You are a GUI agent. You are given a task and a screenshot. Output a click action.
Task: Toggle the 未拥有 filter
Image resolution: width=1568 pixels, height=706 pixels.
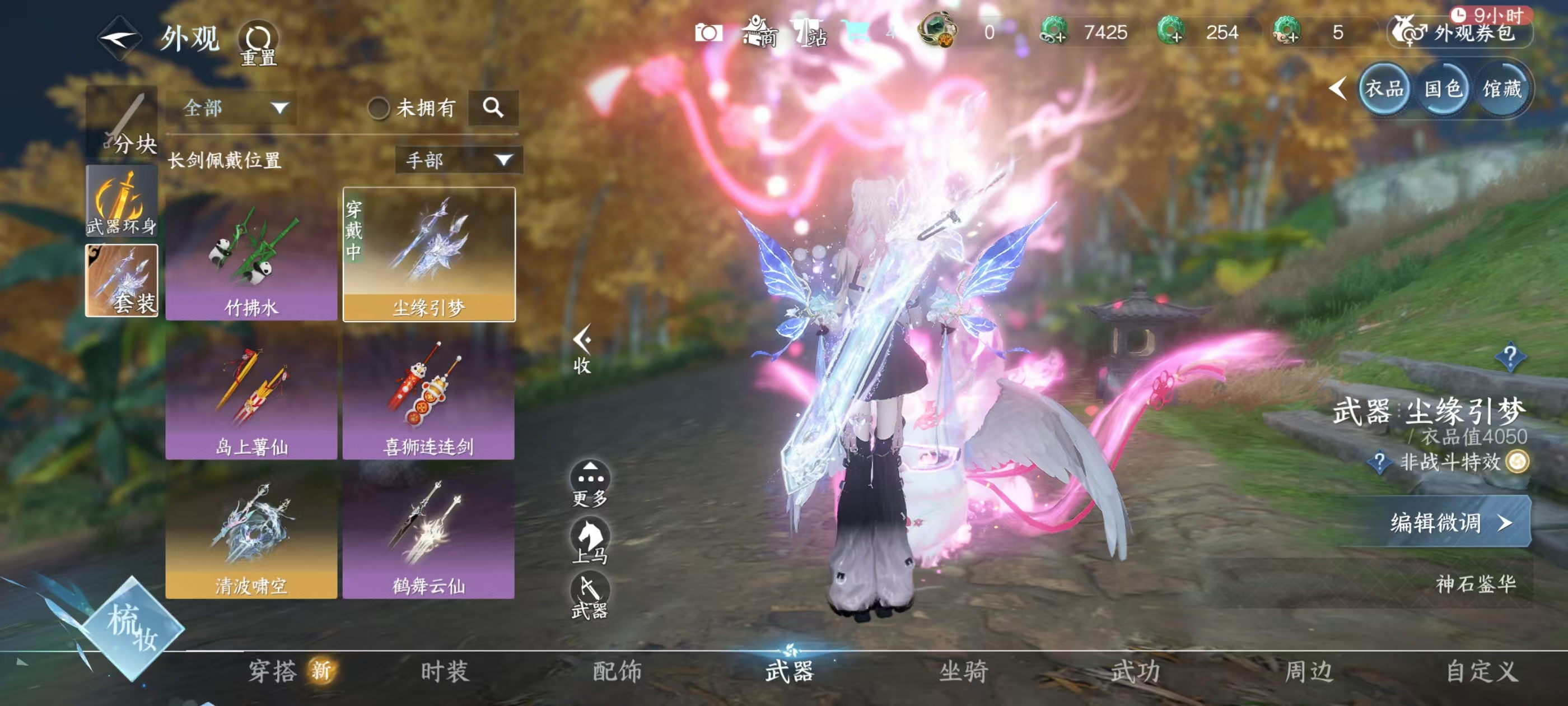pos(379,109)
